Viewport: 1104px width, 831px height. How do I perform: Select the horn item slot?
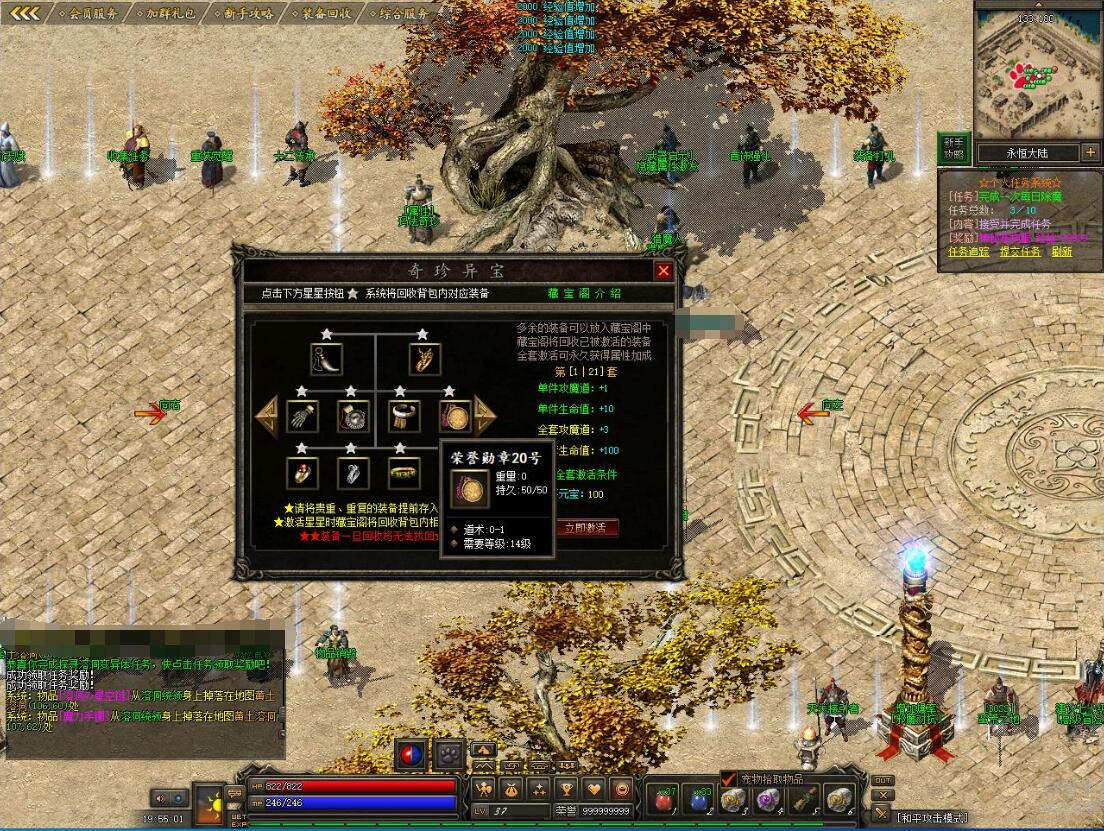coord(326,360)
